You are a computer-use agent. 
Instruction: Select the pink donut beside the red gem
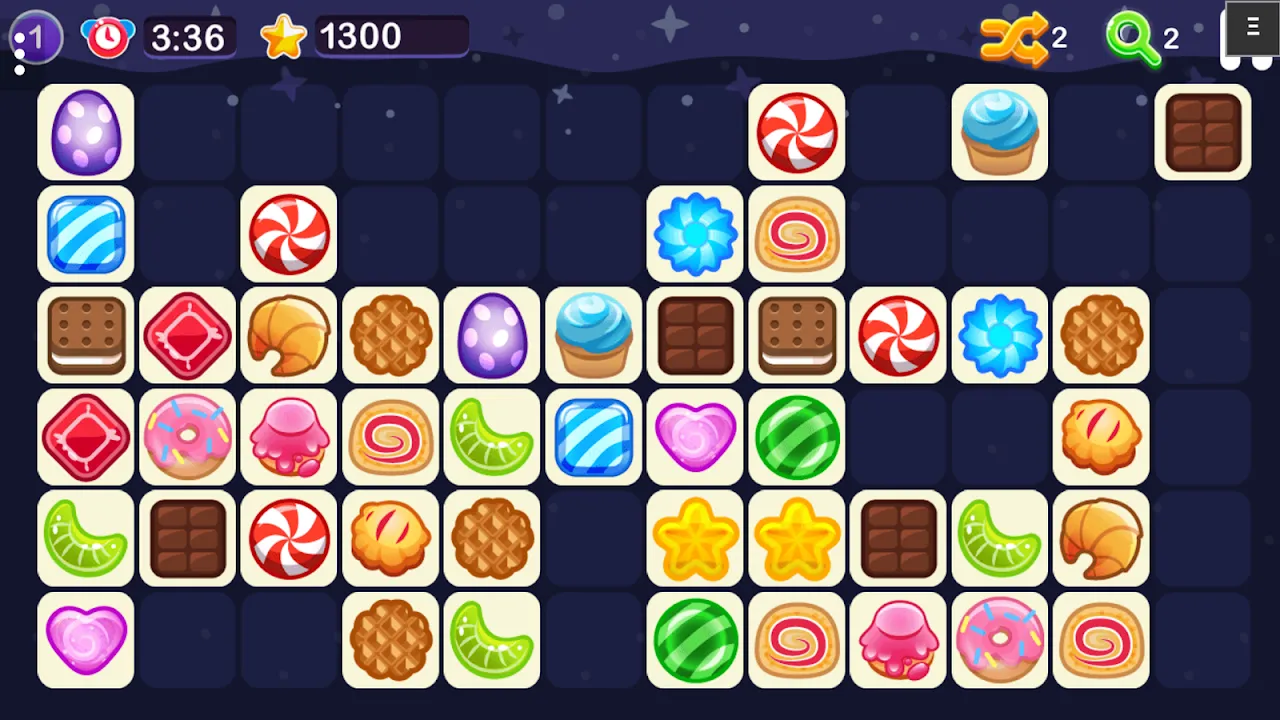[188, 437]
